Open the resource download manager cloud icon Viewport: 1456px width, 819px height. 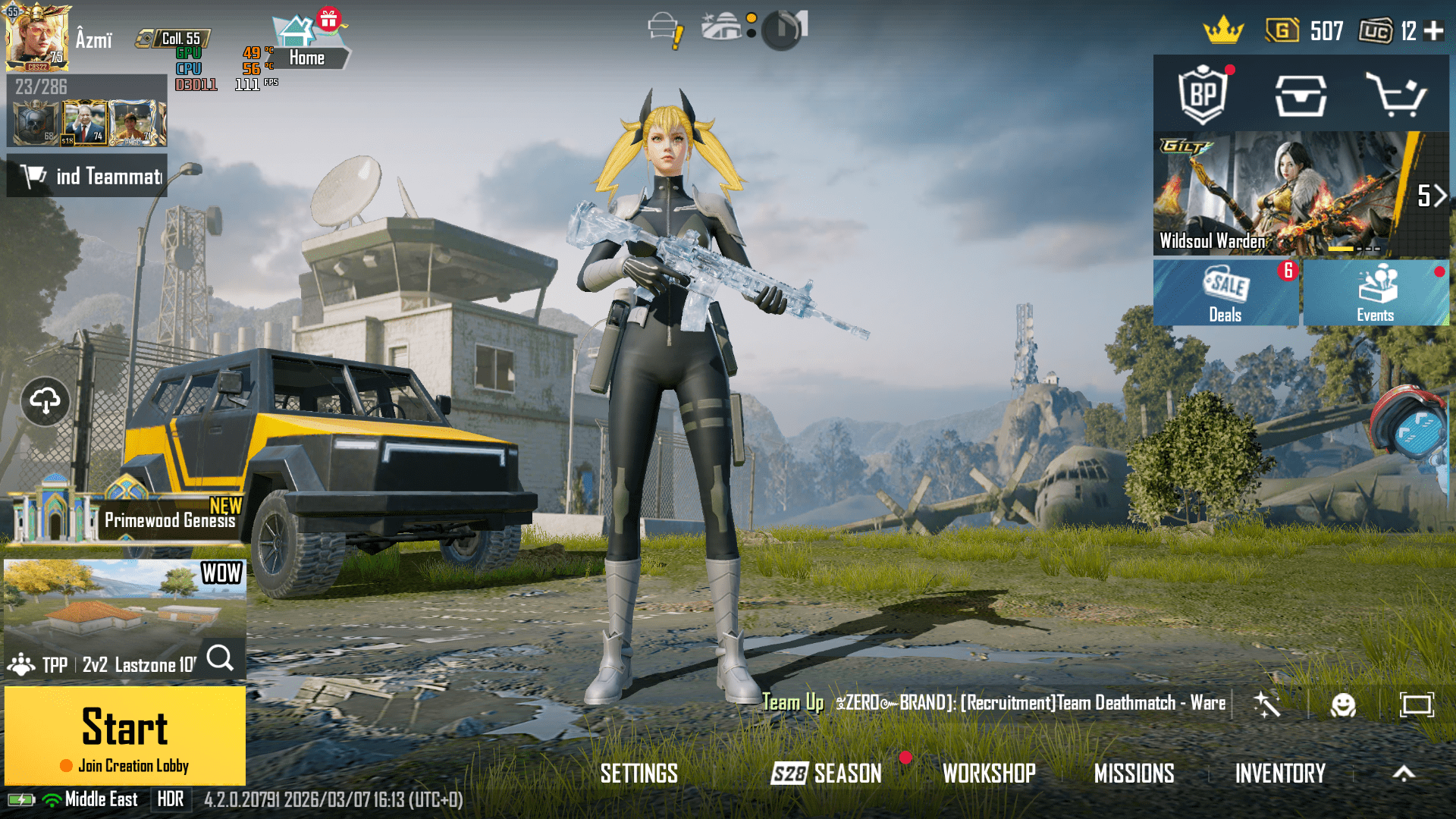[x=45, y=402]
